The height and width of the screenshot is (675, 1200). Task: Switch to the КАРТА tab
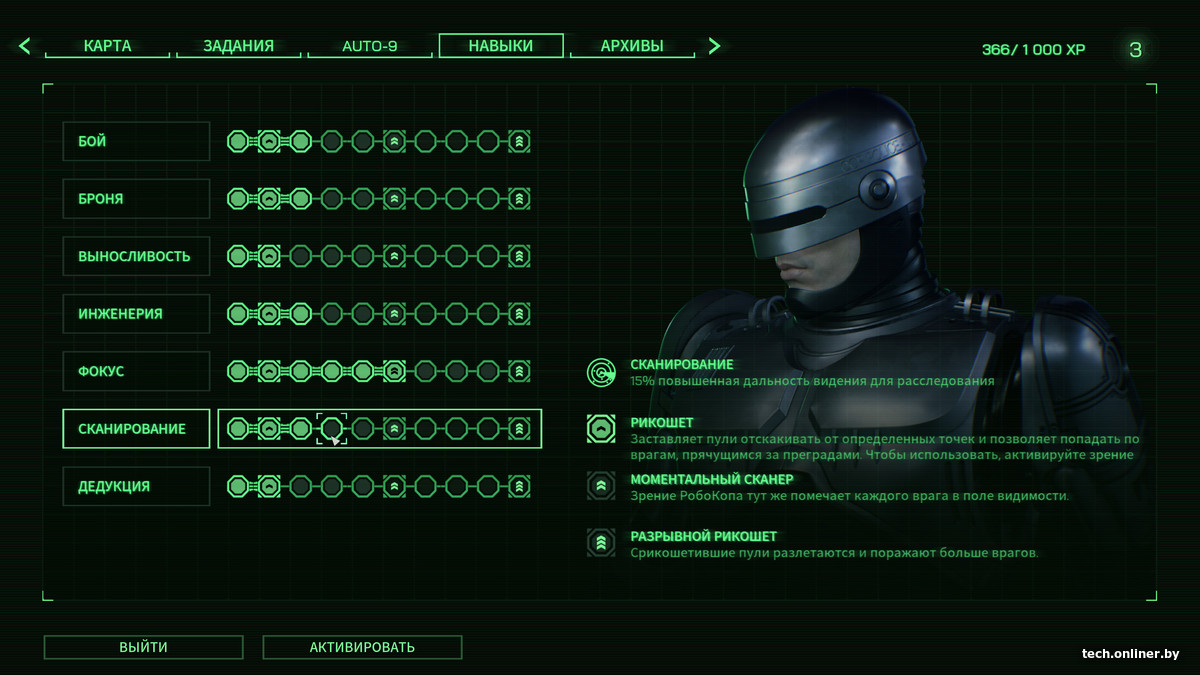107,46
